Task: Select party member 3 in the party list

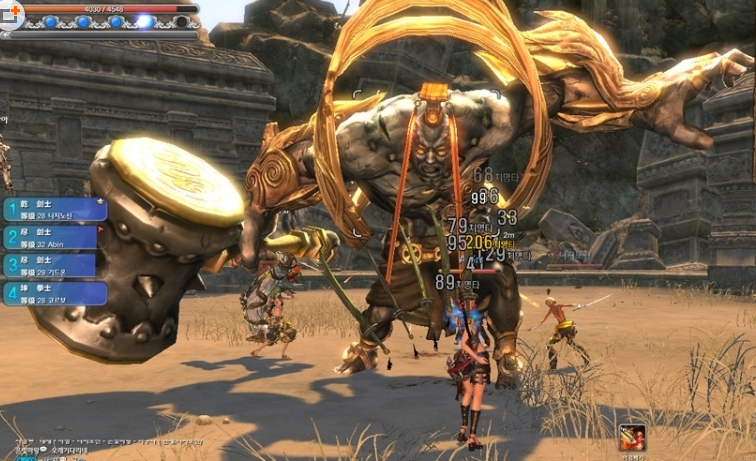Action: pos(55,265)
